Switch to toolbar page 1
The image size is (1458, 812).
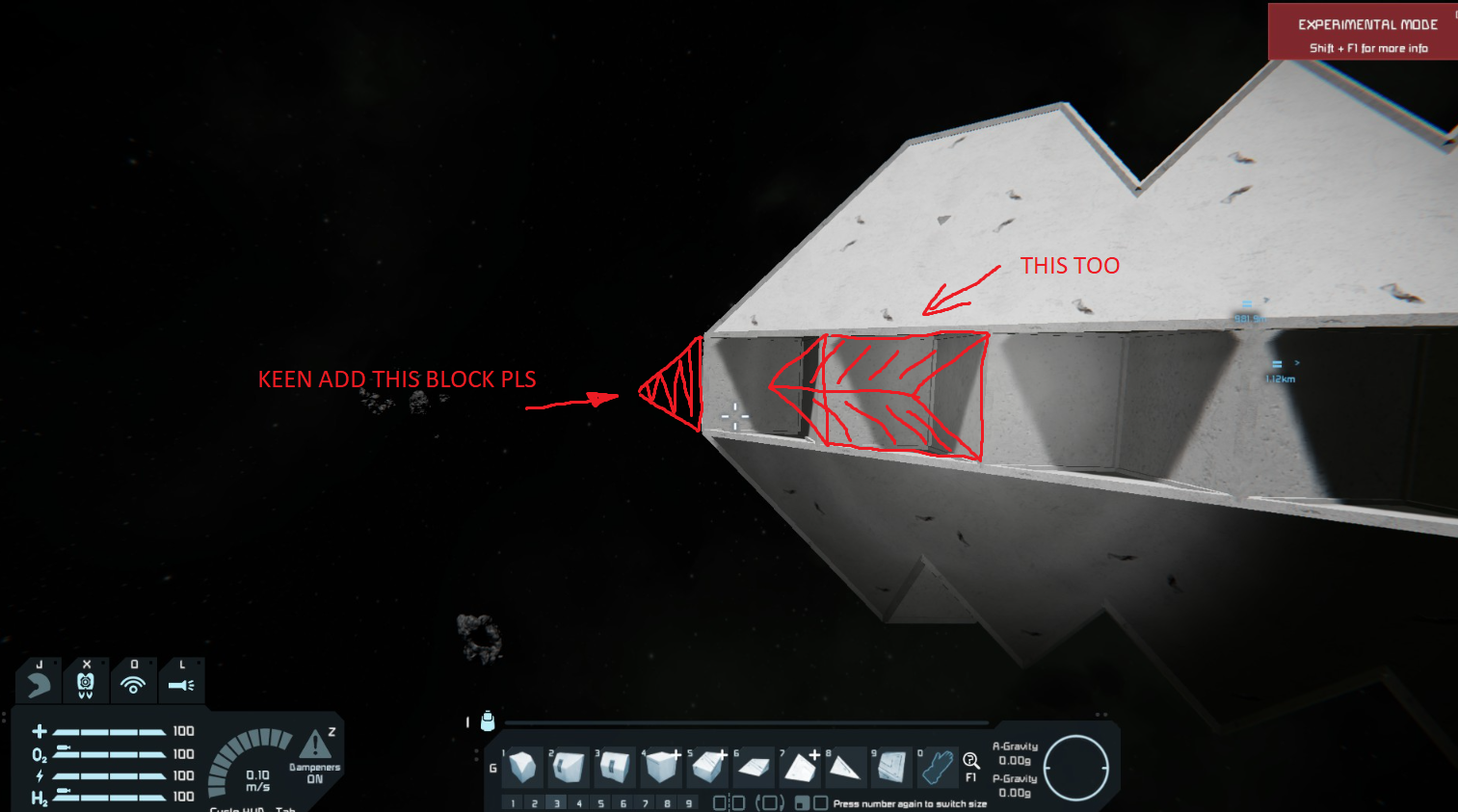(513, 803)
